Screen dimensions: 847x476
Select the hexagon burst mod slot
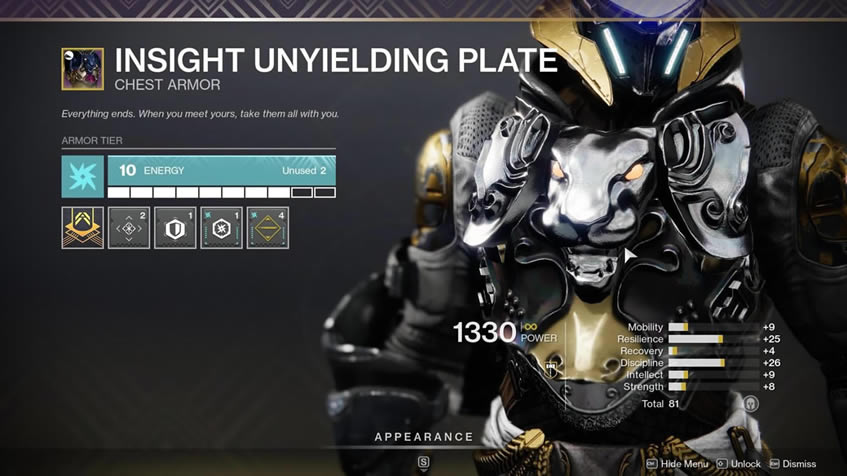[x=221, y=228]
